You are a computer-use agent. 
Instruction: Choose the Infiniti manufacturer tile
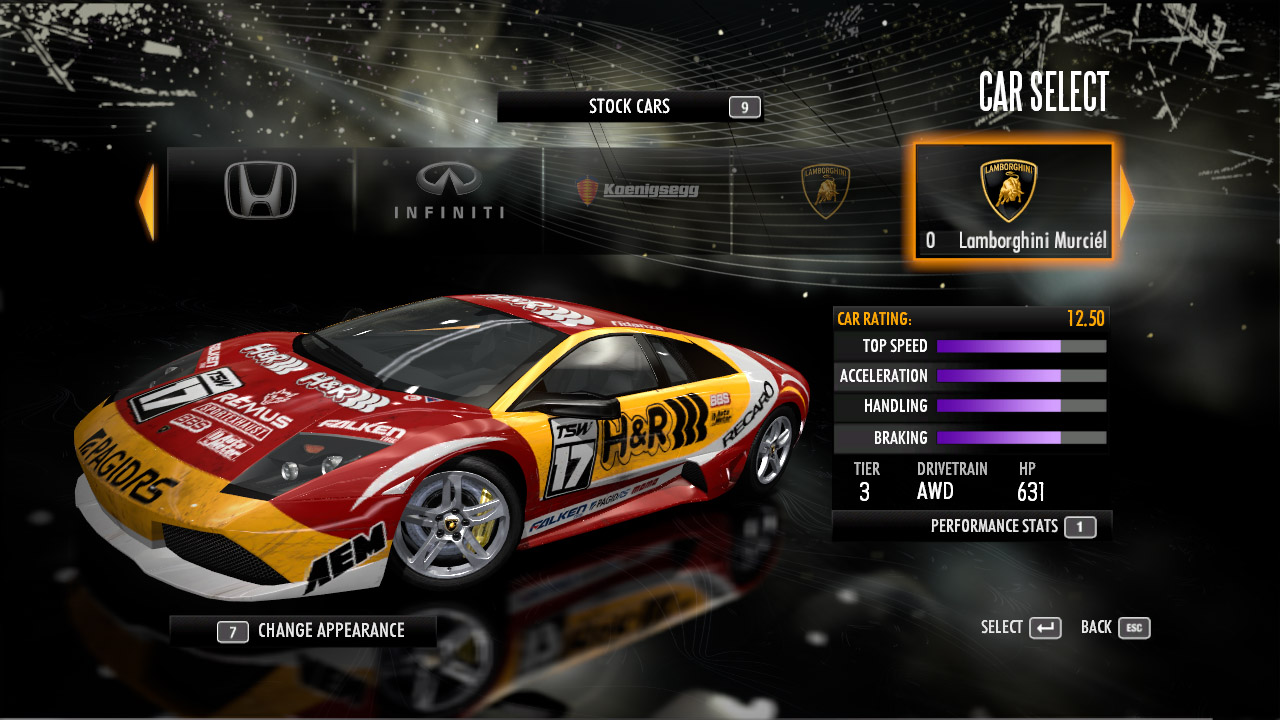click(449, 192)
